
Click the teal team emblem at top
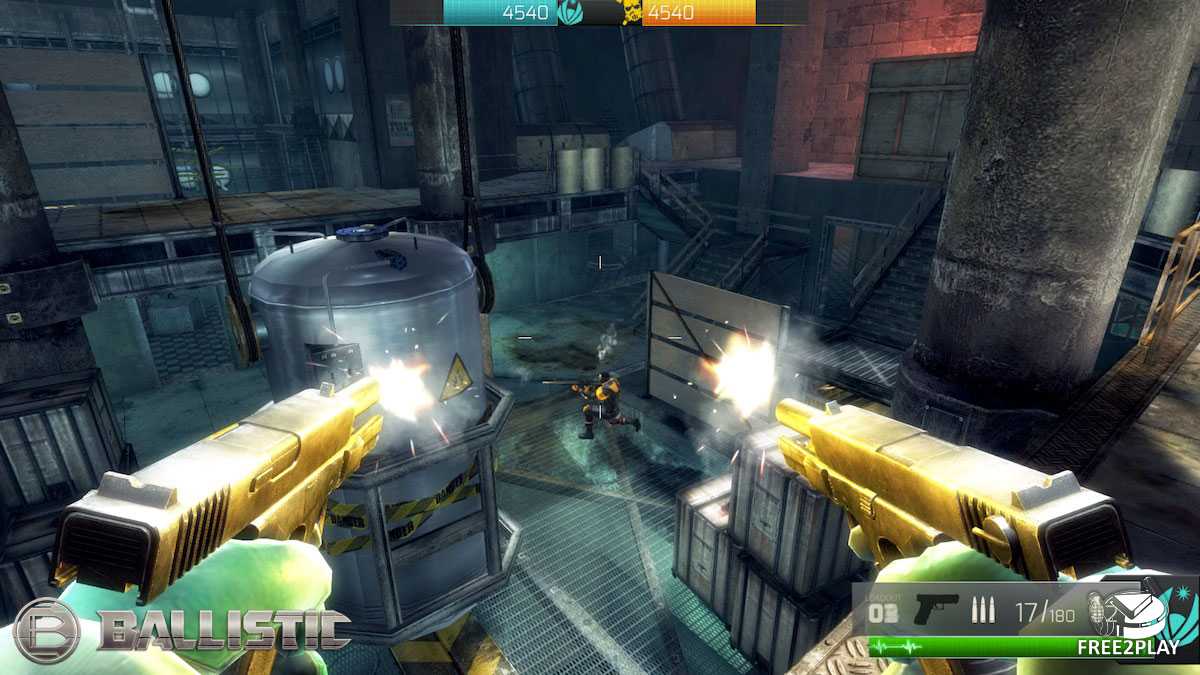(x=572, y=12)
